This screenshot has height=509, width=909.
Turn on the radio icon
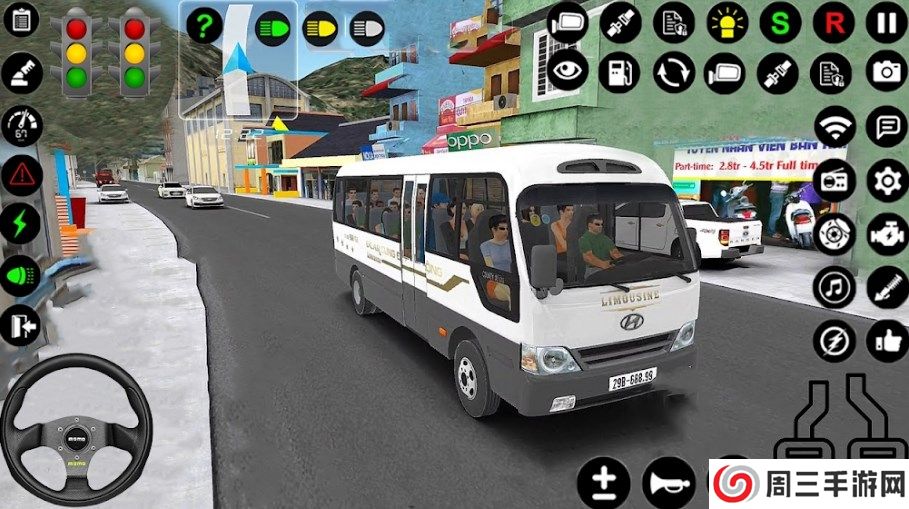click(x=833, y=181)
